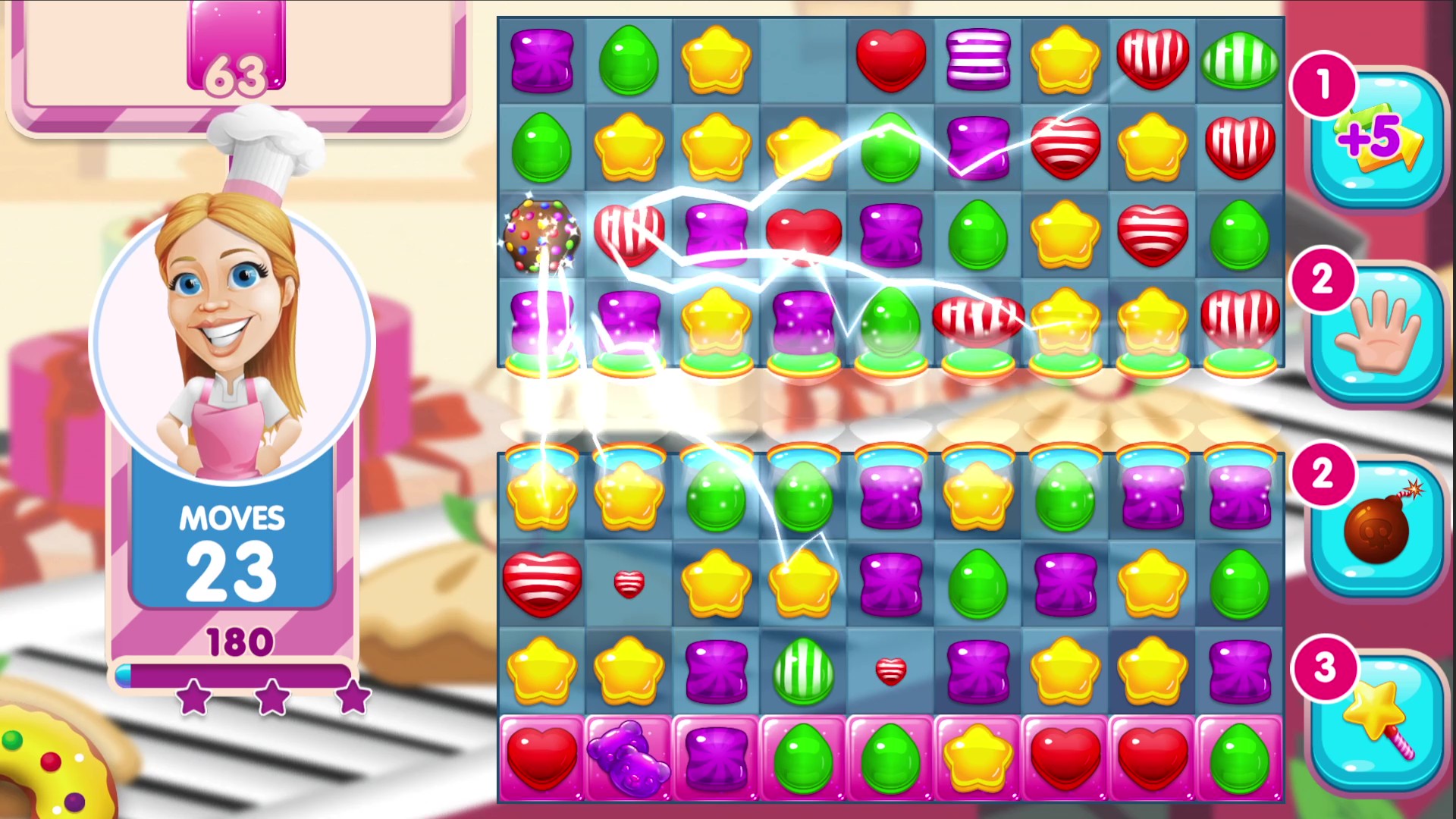Tap the purple striped candy in top row
The height and width of the screenshot is (819, 1456).
point(978,61)
